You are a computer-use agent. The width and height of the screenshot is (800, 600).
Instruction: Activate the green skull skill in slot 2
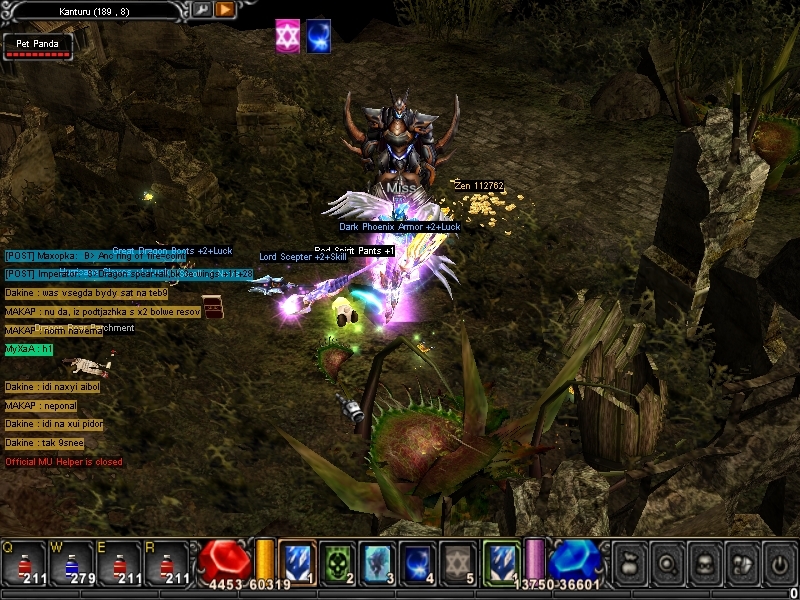[337, 561]
